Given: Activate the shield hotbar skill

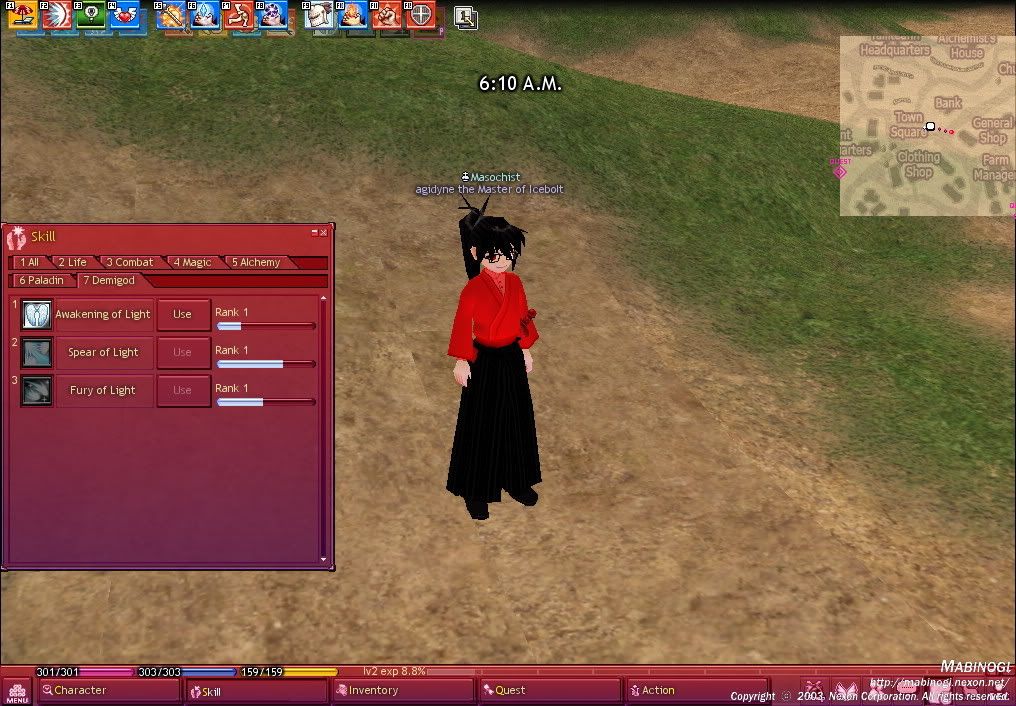Looking at the screenshot, I should [422, 15].
